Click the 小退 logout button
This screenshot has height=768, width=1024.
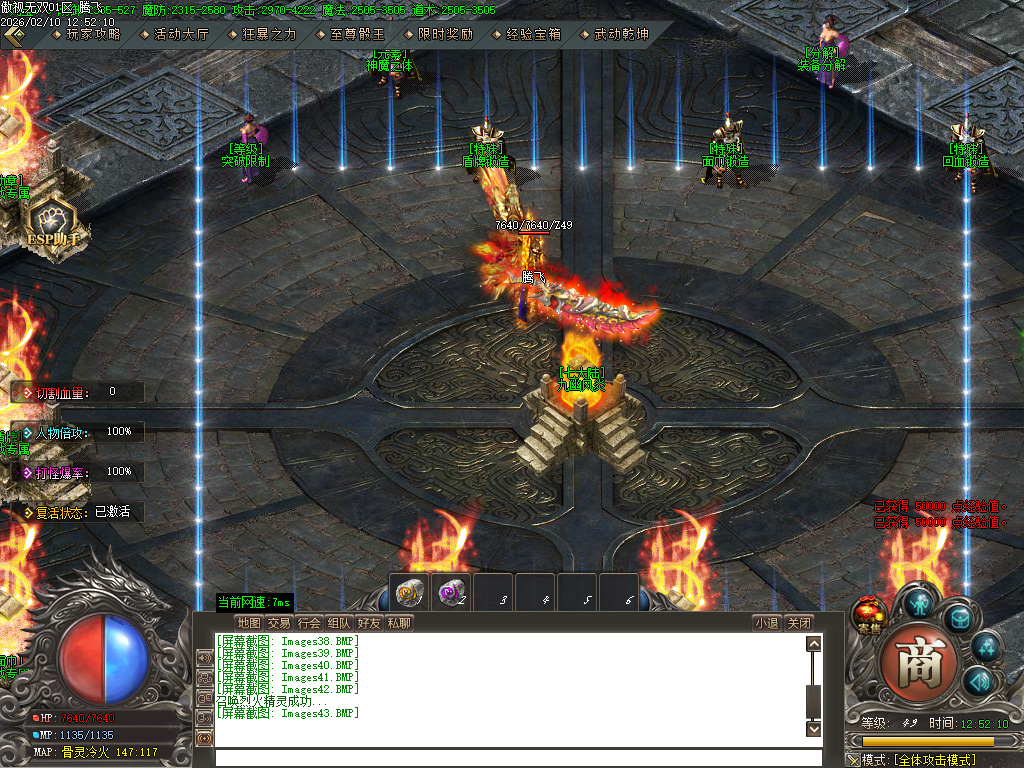[x=767, y=623]
